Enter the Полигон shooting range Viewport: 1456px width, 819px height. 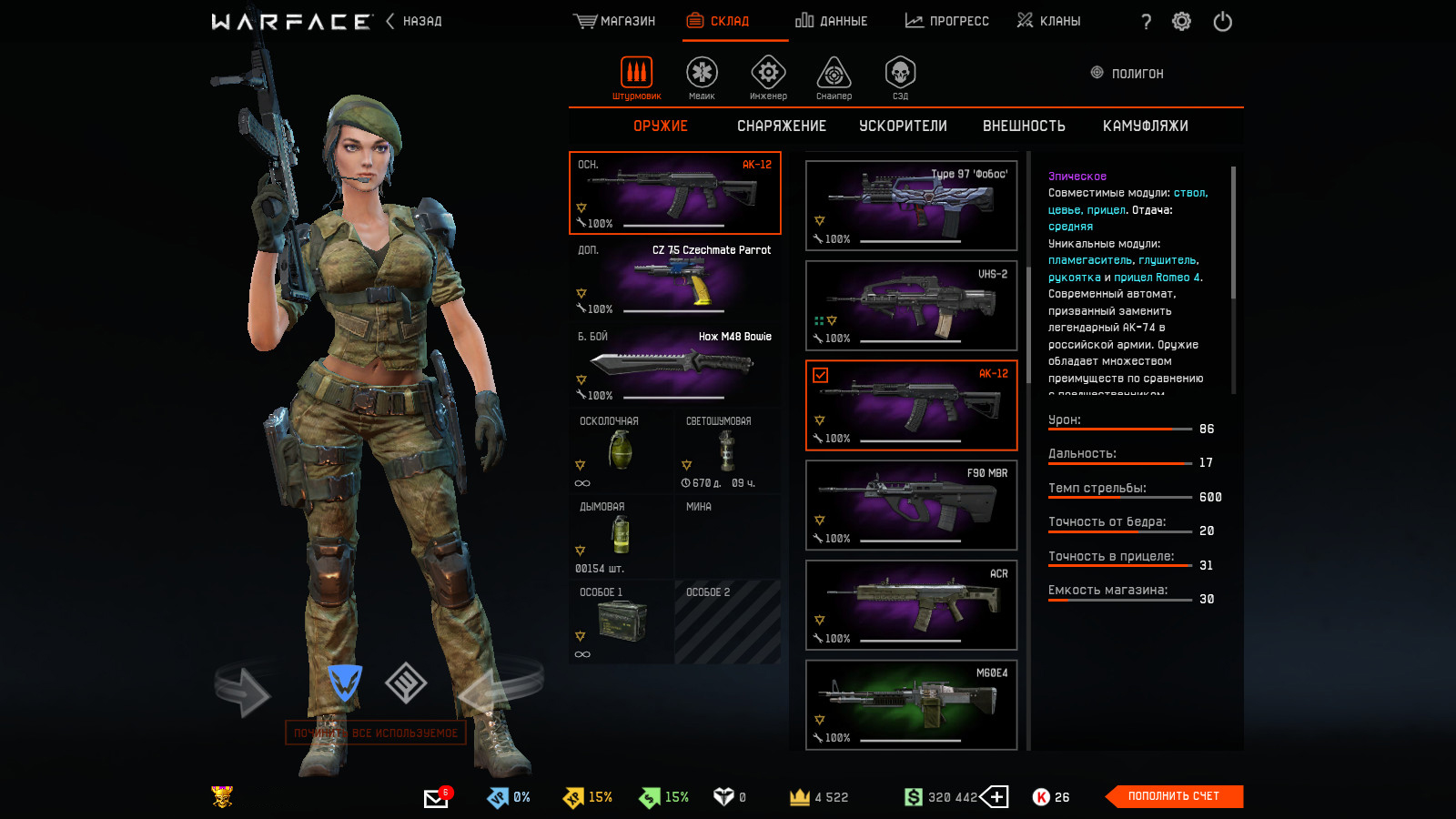point(1127,74)
